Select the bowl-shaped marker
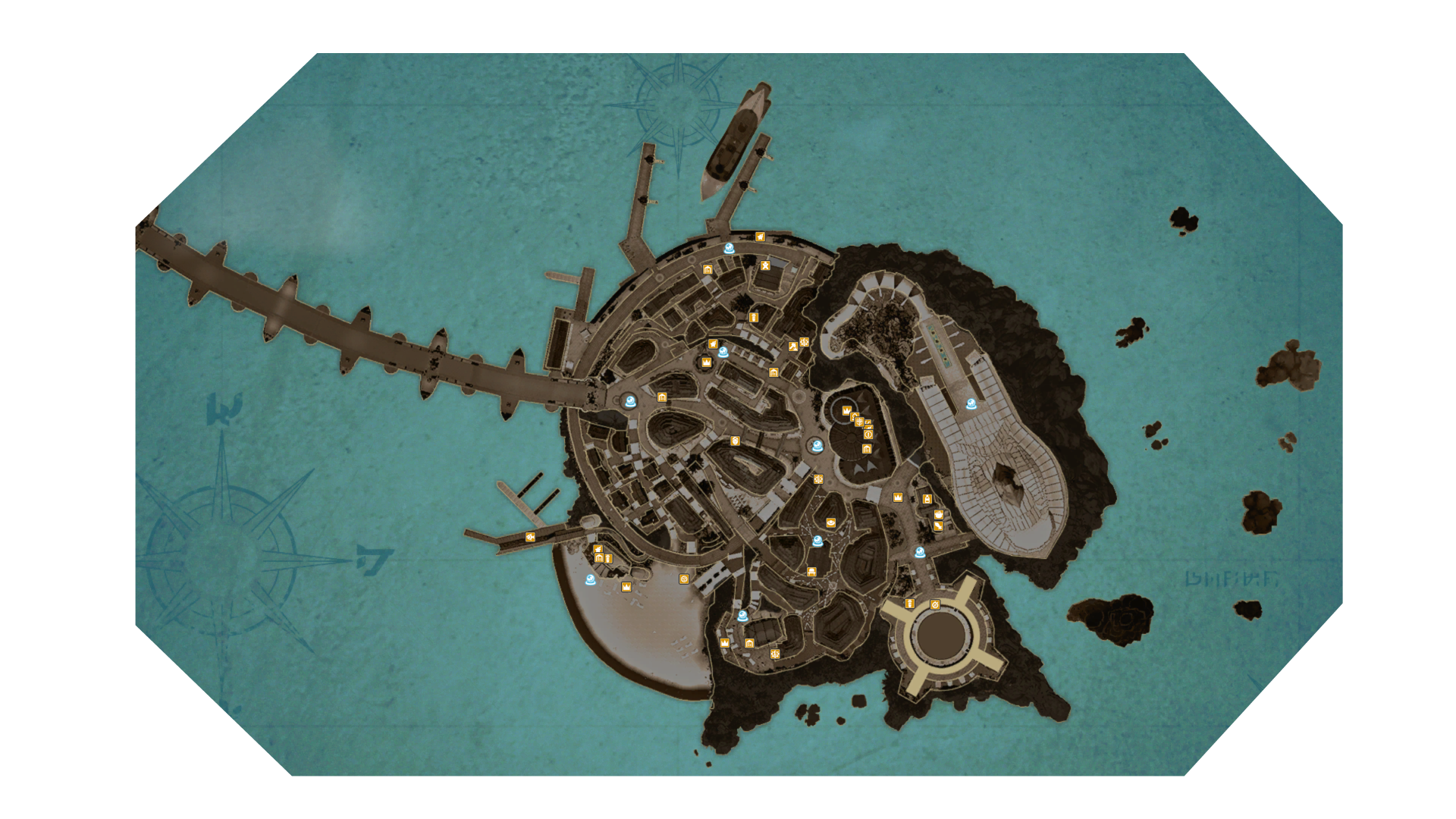 point(831,522)
